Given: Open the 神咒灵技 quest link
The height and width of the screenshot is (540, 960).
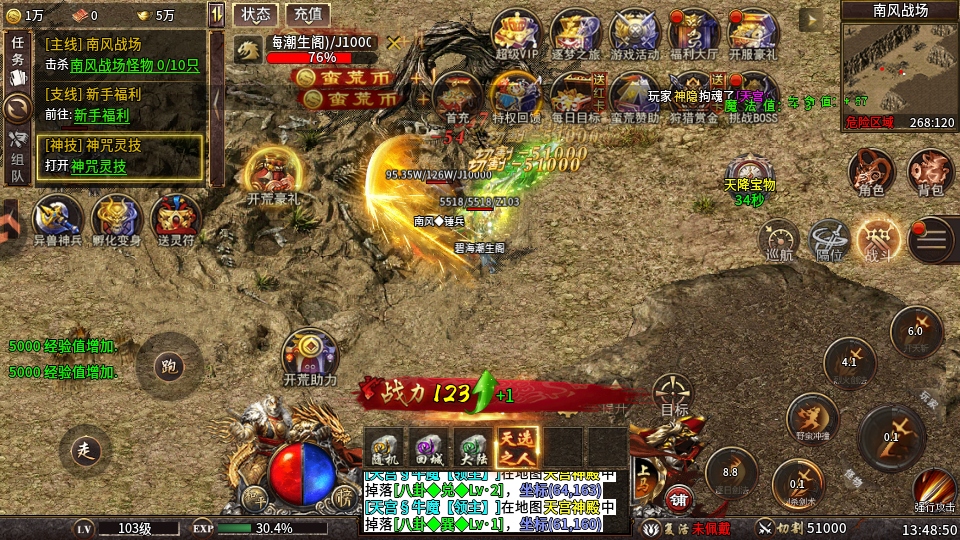Looking at the screenshot, I should (98, 166).
